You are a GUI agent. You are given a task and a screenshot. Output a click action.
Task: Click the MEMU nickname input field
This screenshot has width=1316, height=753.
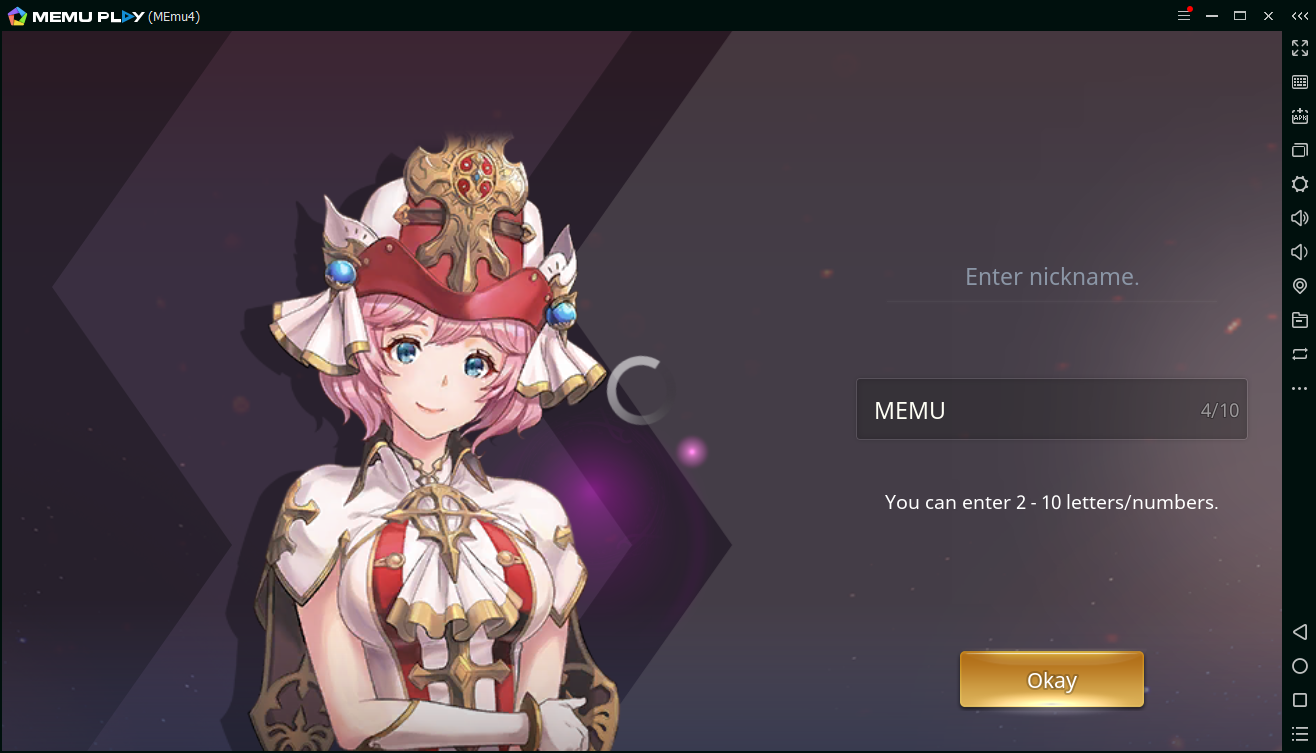[x=1051, y=409]
